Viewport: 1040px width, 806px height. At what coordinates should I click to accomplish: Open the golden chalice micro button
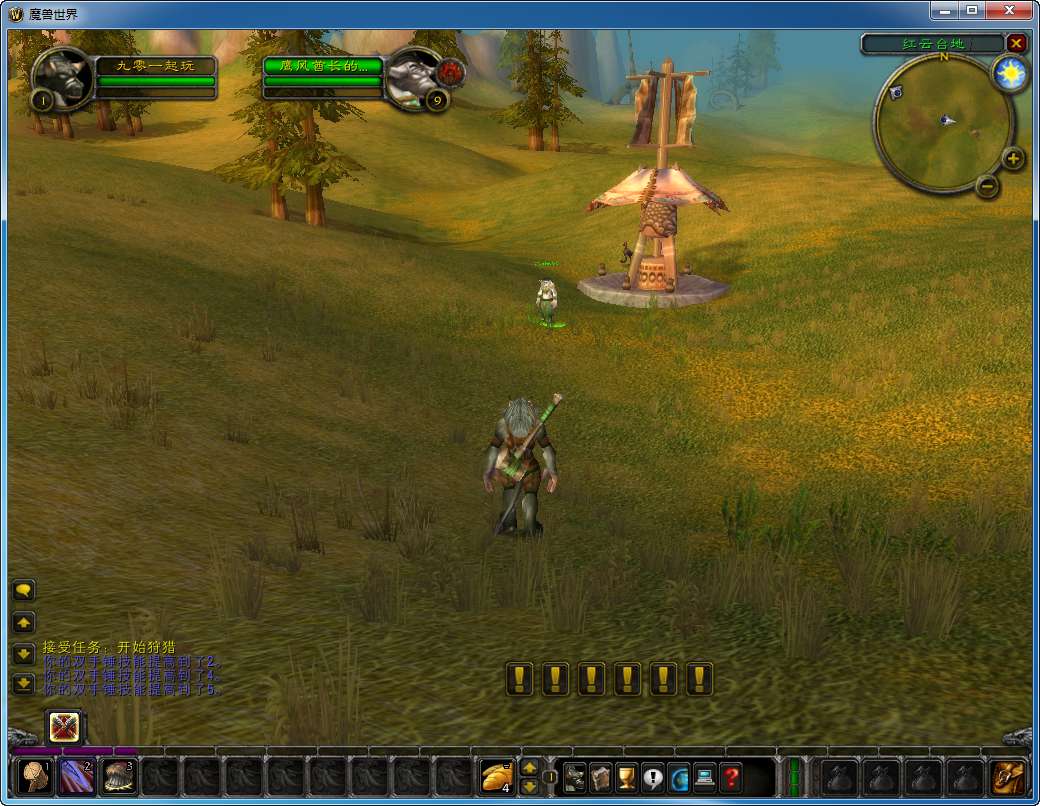coord(627,777)
